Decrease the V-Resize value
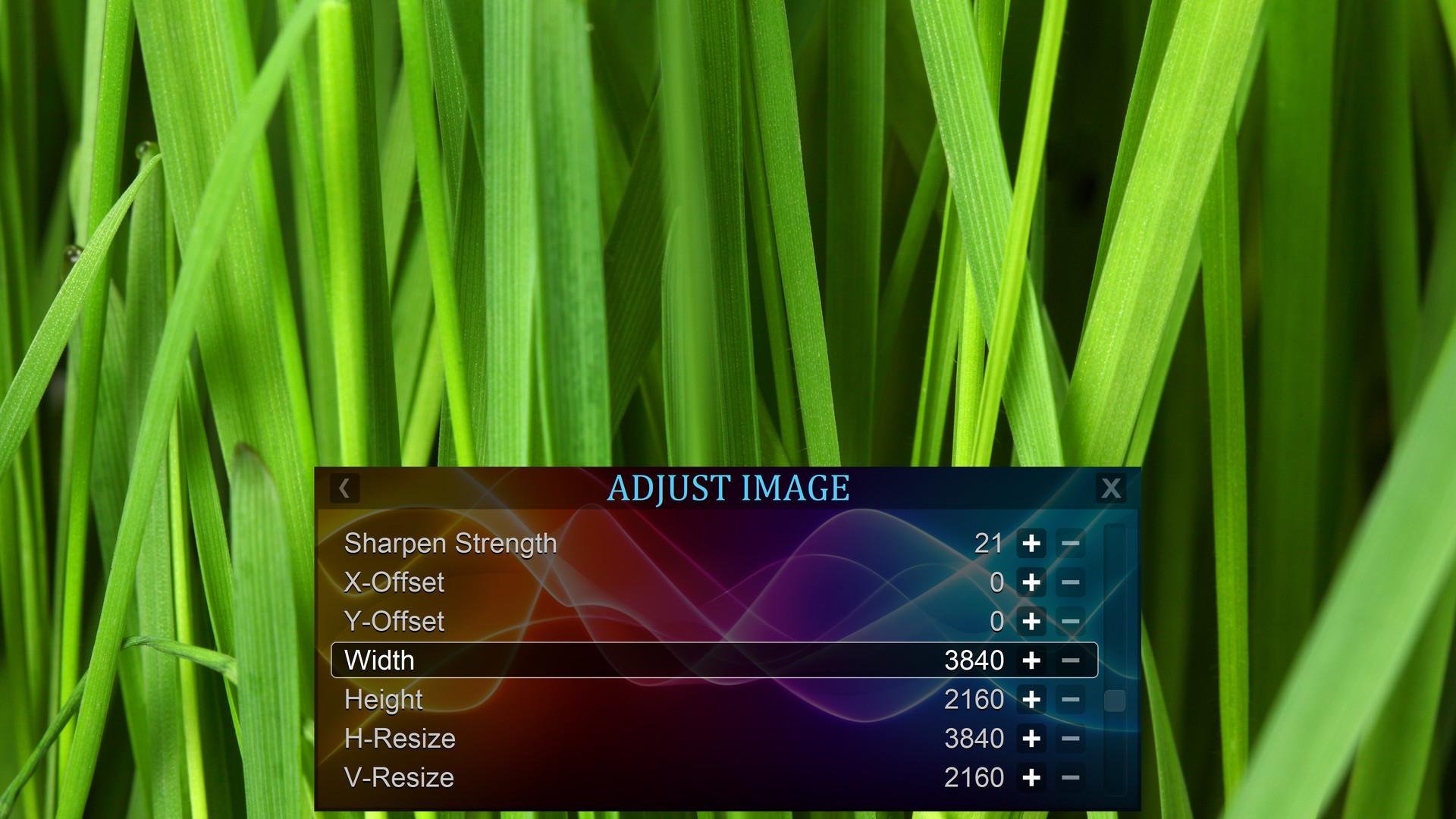The image size is (1456, 819). (x=1071, y=777)
